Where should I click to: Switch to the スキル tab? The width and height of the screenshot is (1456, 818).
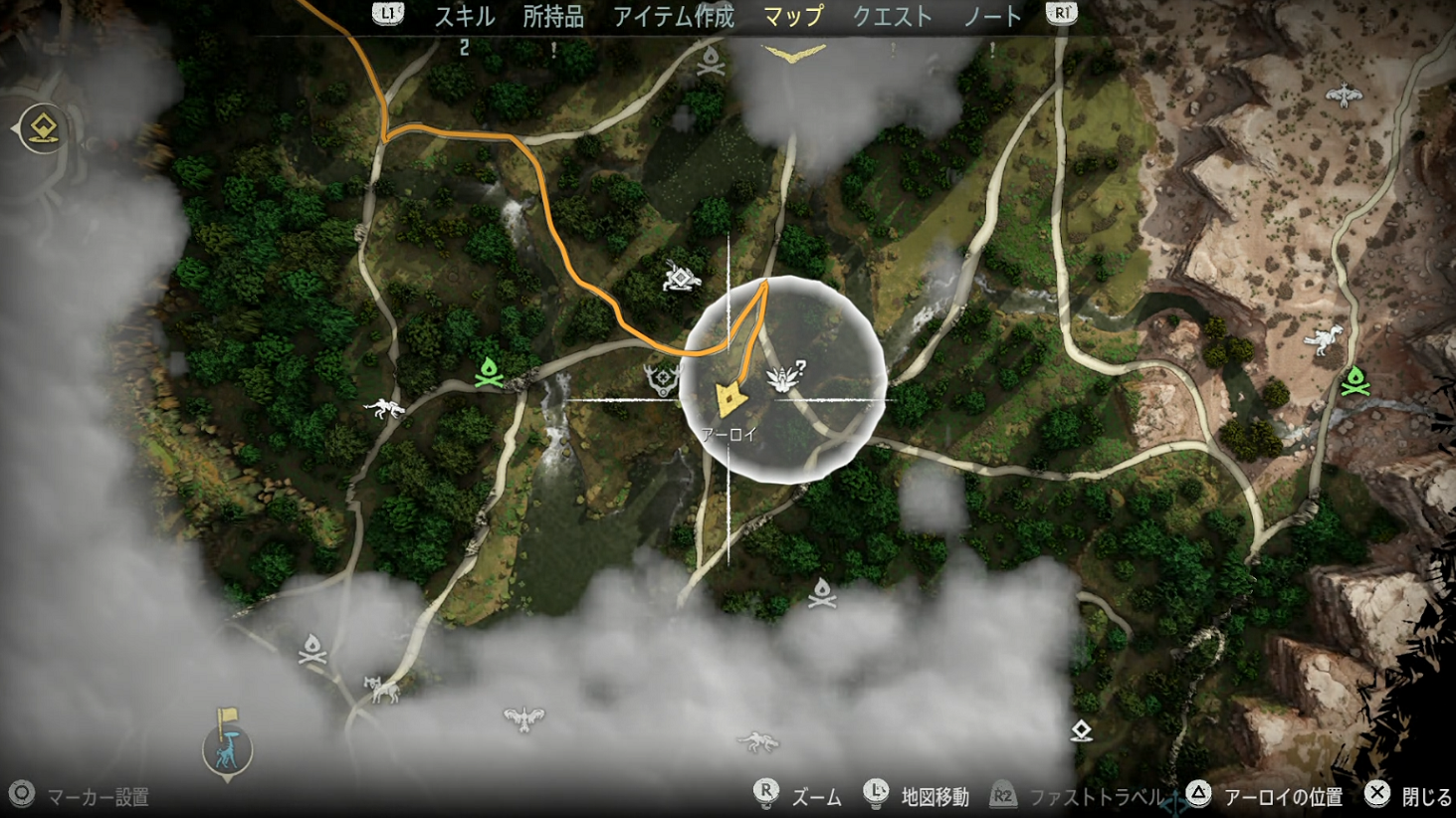[x=464, y=16]
